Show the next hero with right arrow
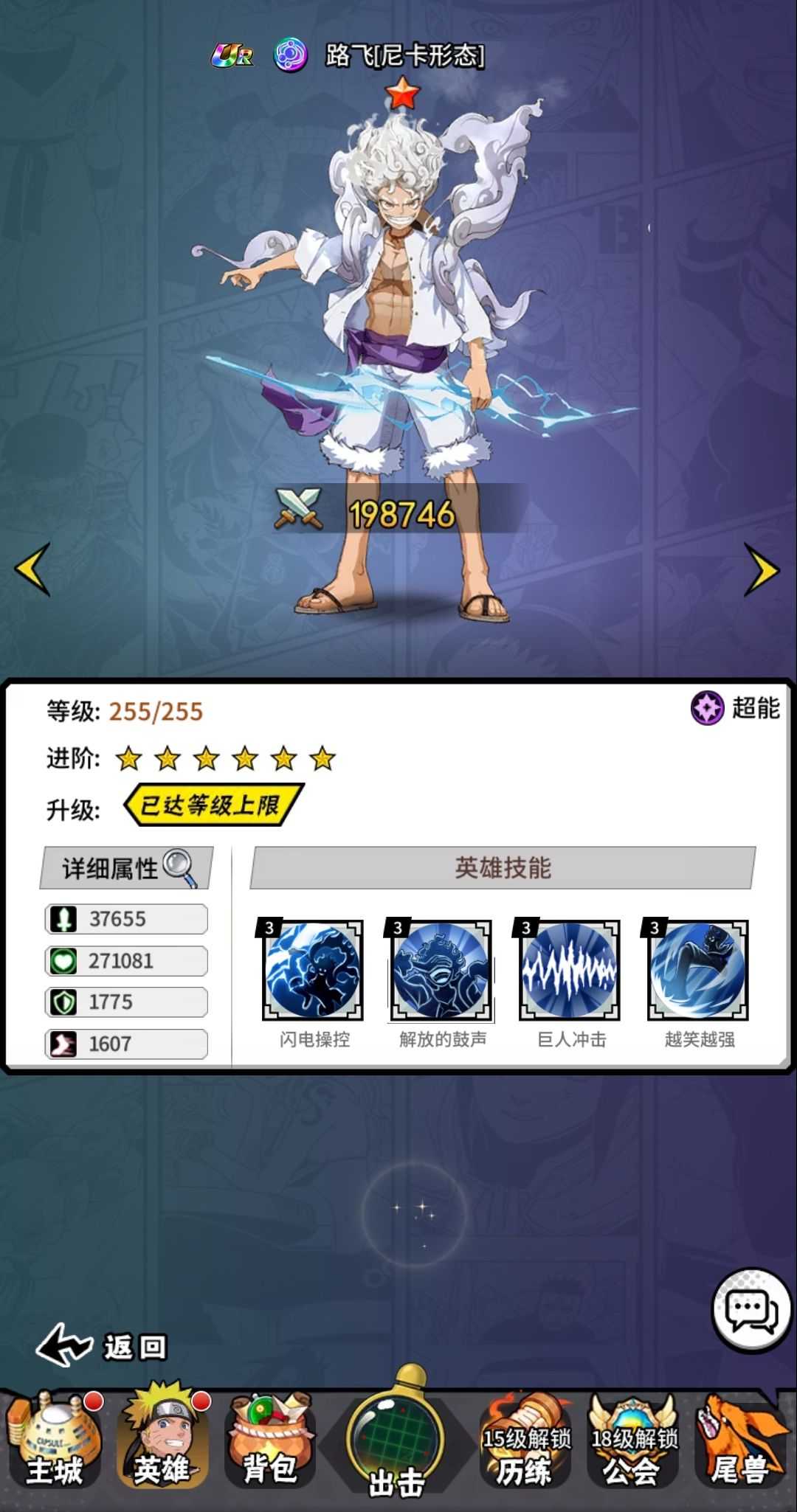Viewport: 797px width, 1512px height. point(761,569)
